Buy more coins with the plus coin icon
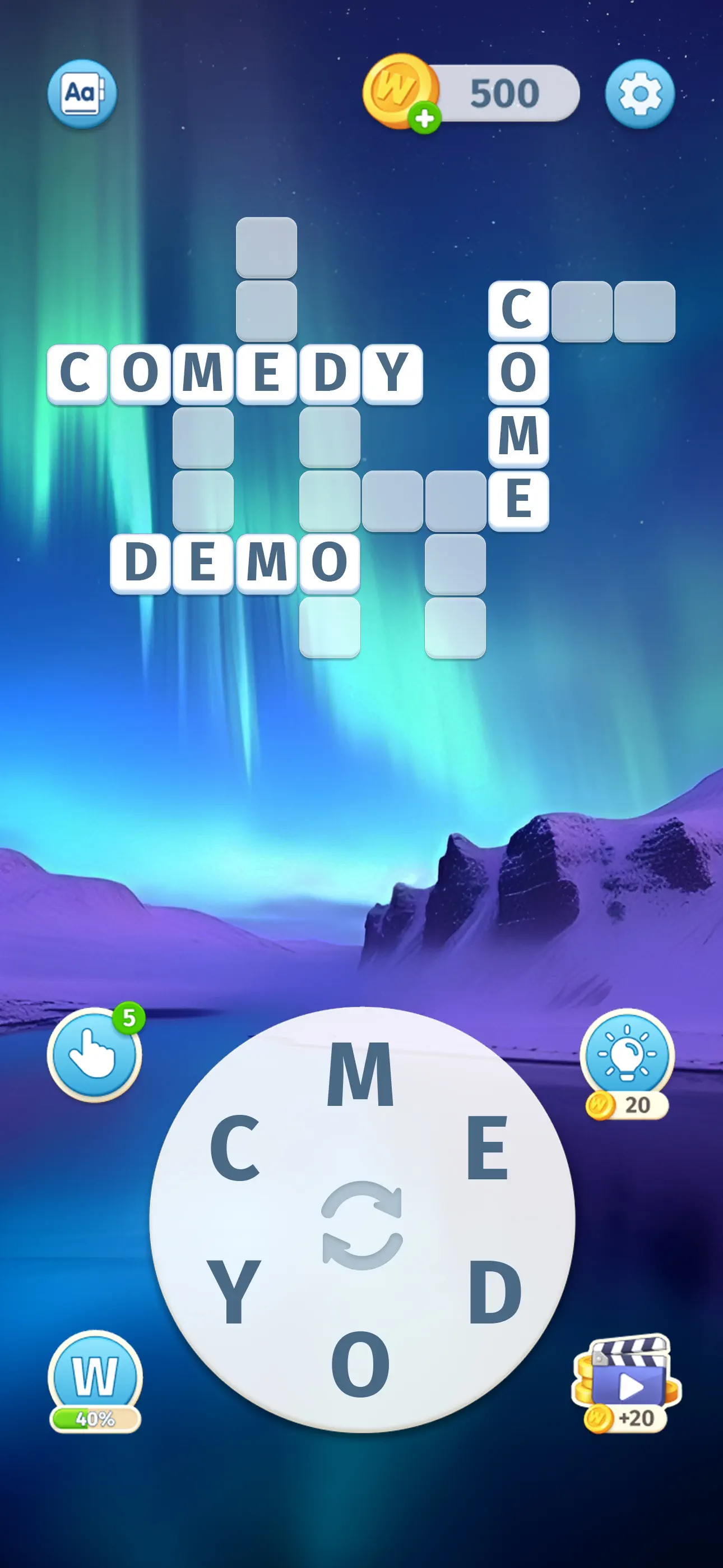Image resolution: width=723 pixels, height=1568 pixels. coord(424,117)
